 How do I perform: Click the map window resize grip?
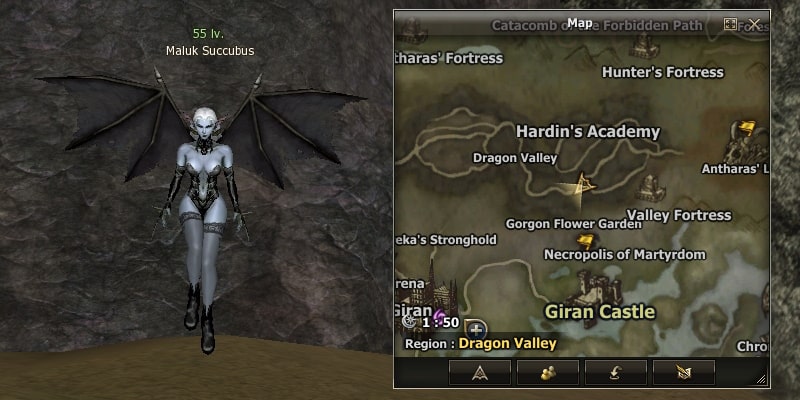tap(762, 379)
